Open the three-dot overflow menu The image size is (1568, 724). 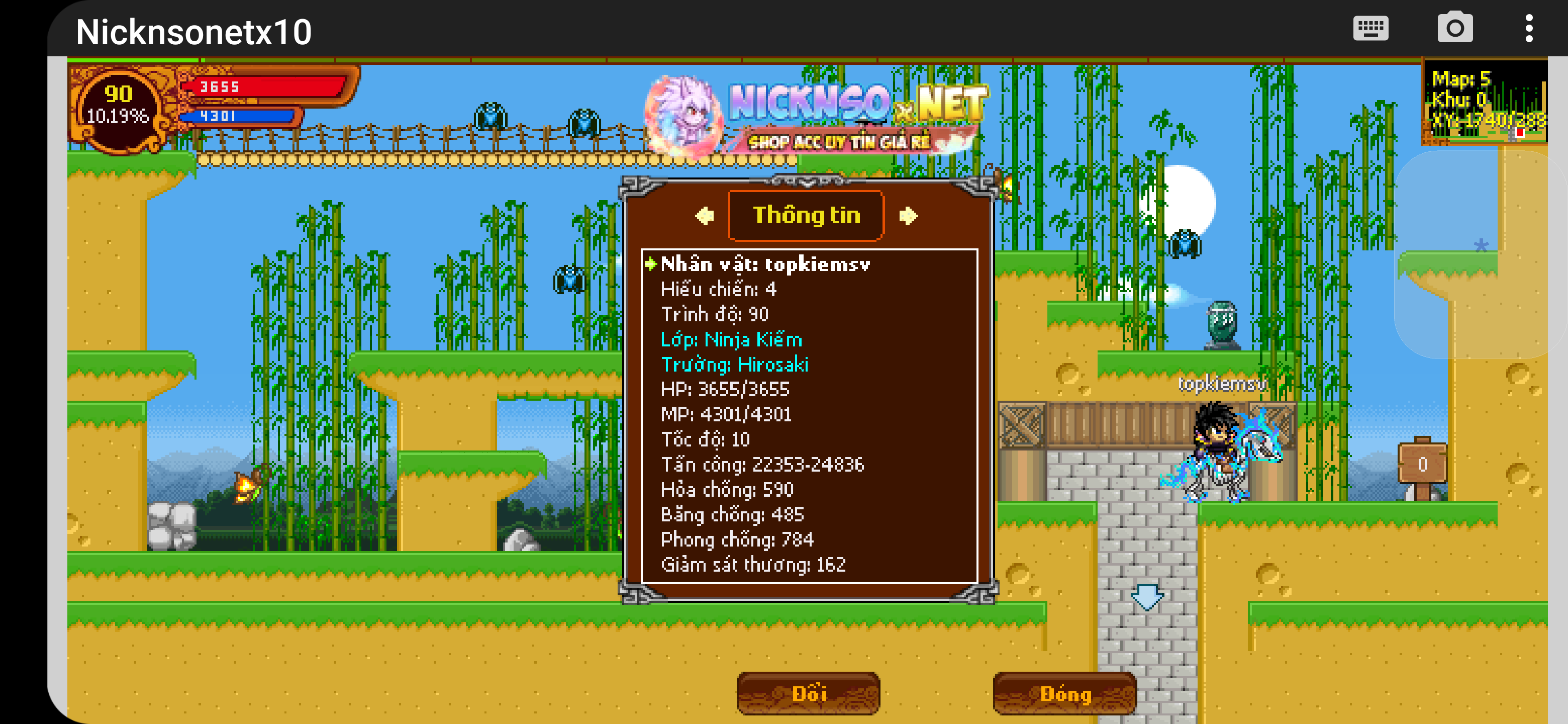pyautogui.click(x=1528, y=29)
